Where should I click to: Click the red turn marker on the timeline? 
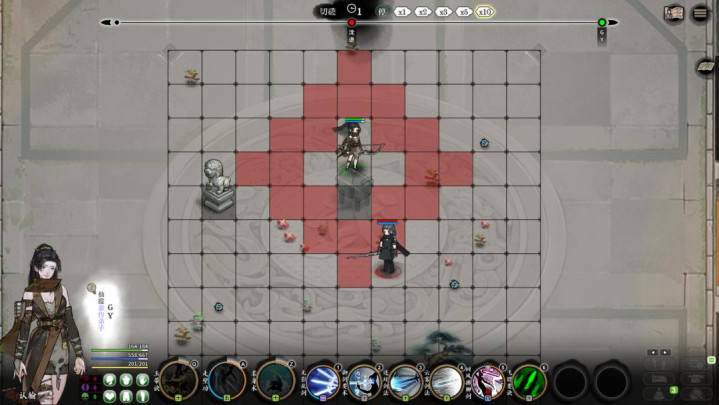pyautogui.click(x=352, y=23)
